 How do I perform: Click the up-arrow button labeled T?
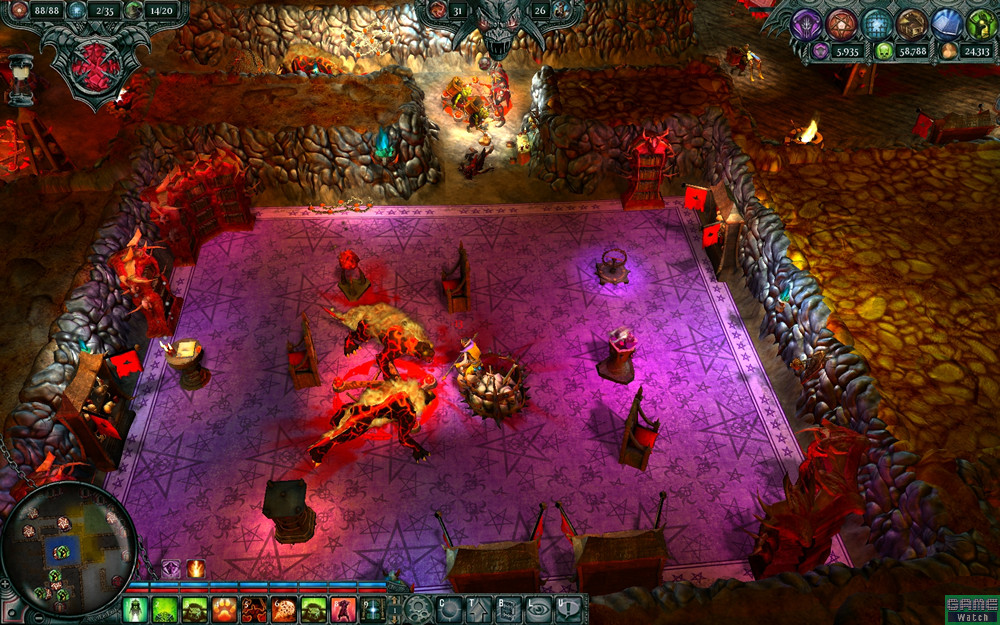click(x=479, y=609)
